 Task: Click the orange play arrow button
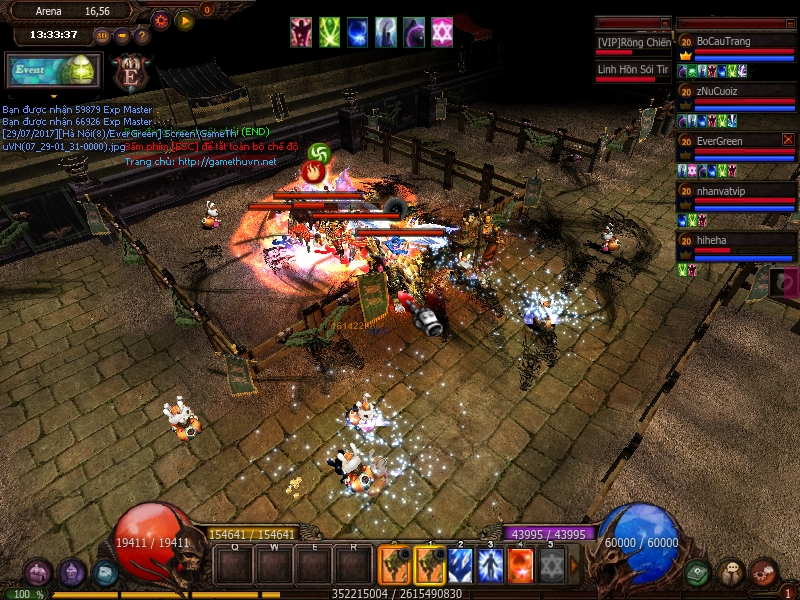click(185, 19)
